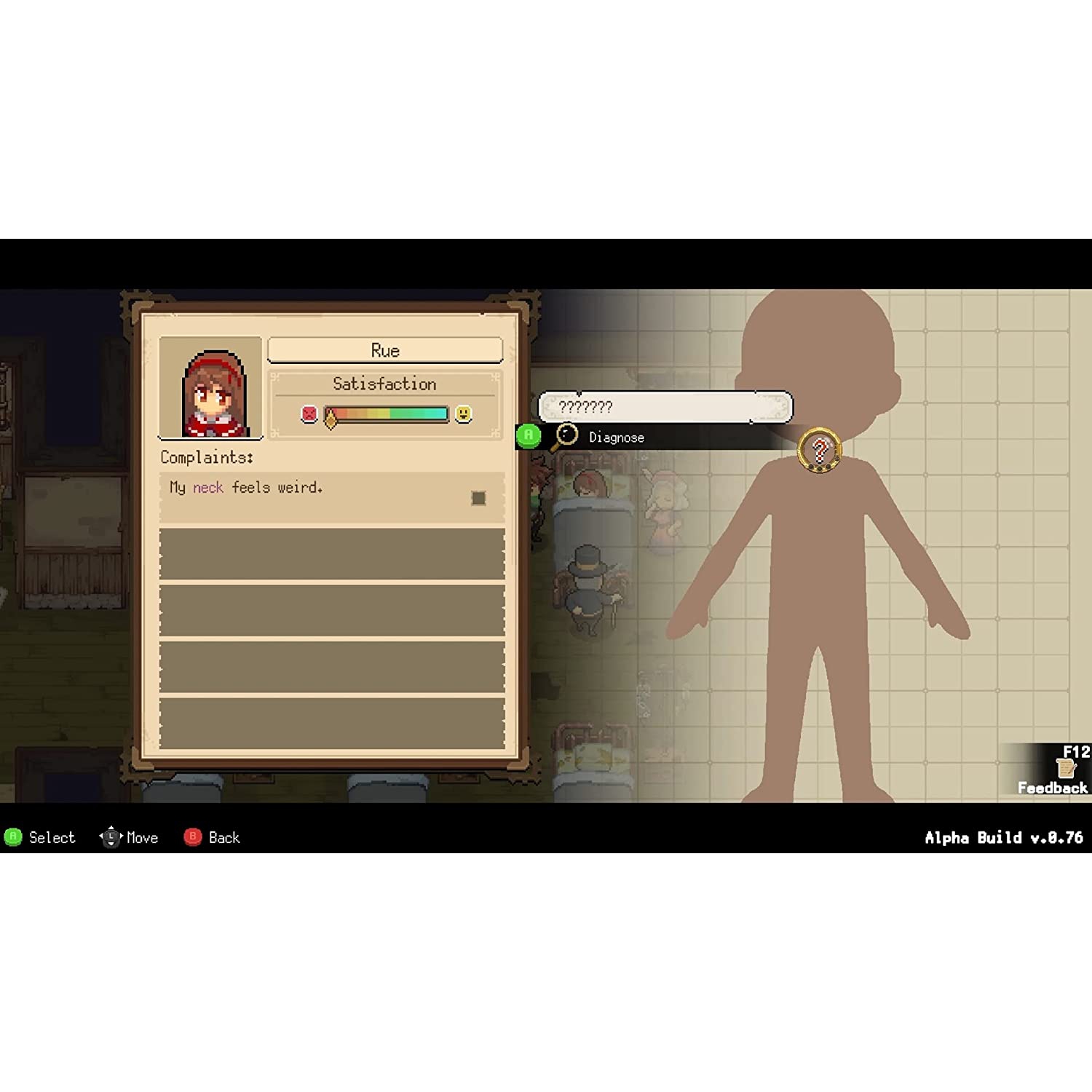Screen dimensions: 1092x1092
Task: Click the red unhappy icon left of satisfaction bar
Action: 311,414
